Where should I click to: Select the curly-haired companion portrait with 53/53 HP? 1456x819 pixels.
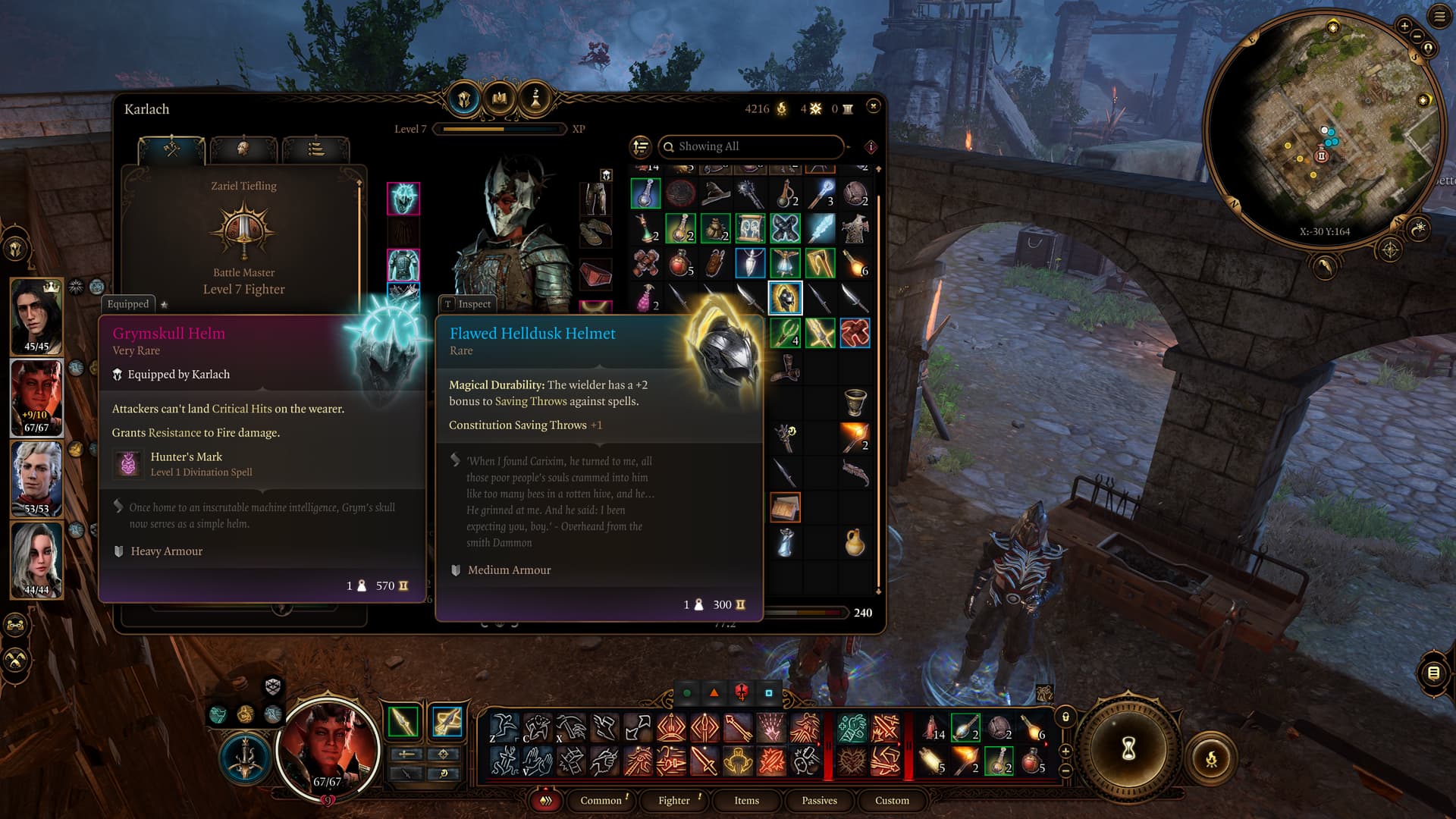[36, 476]
